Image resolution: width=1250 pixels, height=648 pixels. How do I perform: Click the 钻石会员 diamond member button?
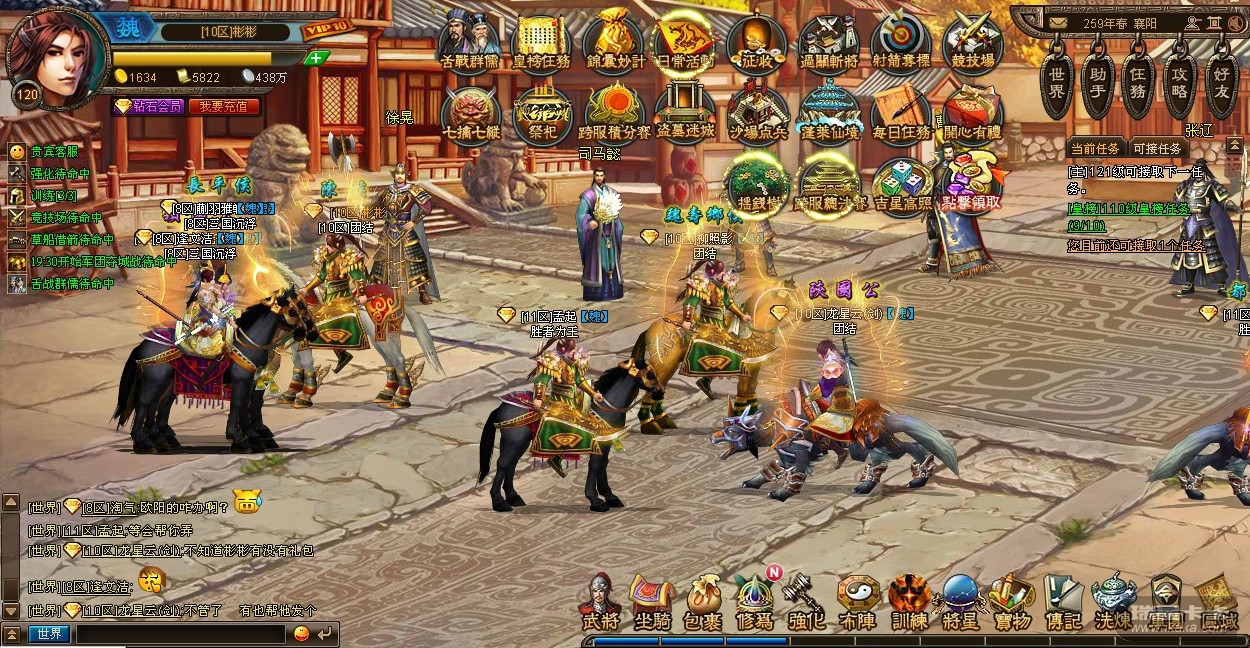(148, 106)
